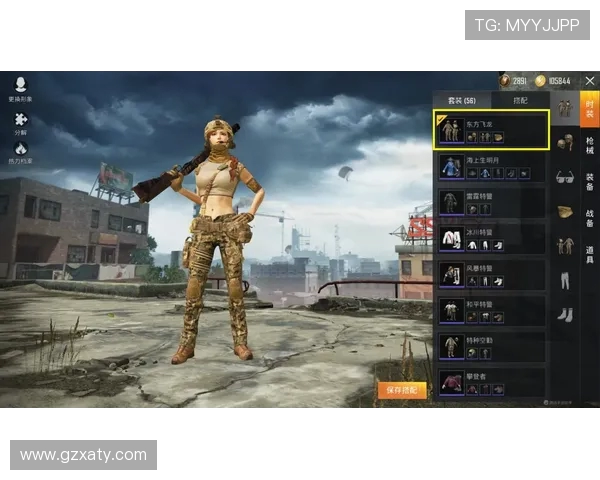Choose the 和平特警 outfit set
The image size is (600, 480).
(493, 310)
